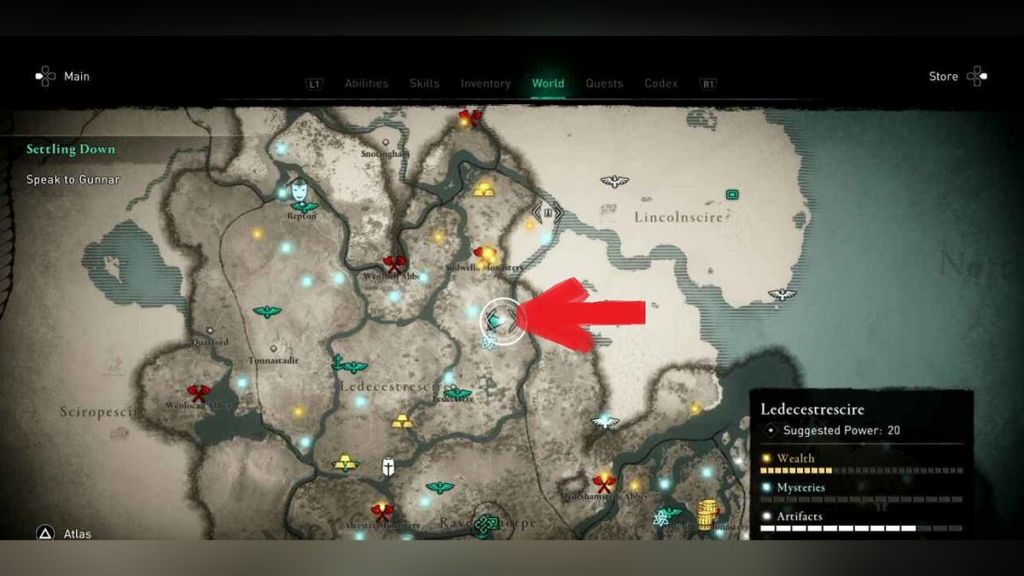1024x576 pixels.
Task: Open the Codex tab
Action: point(661,84)
